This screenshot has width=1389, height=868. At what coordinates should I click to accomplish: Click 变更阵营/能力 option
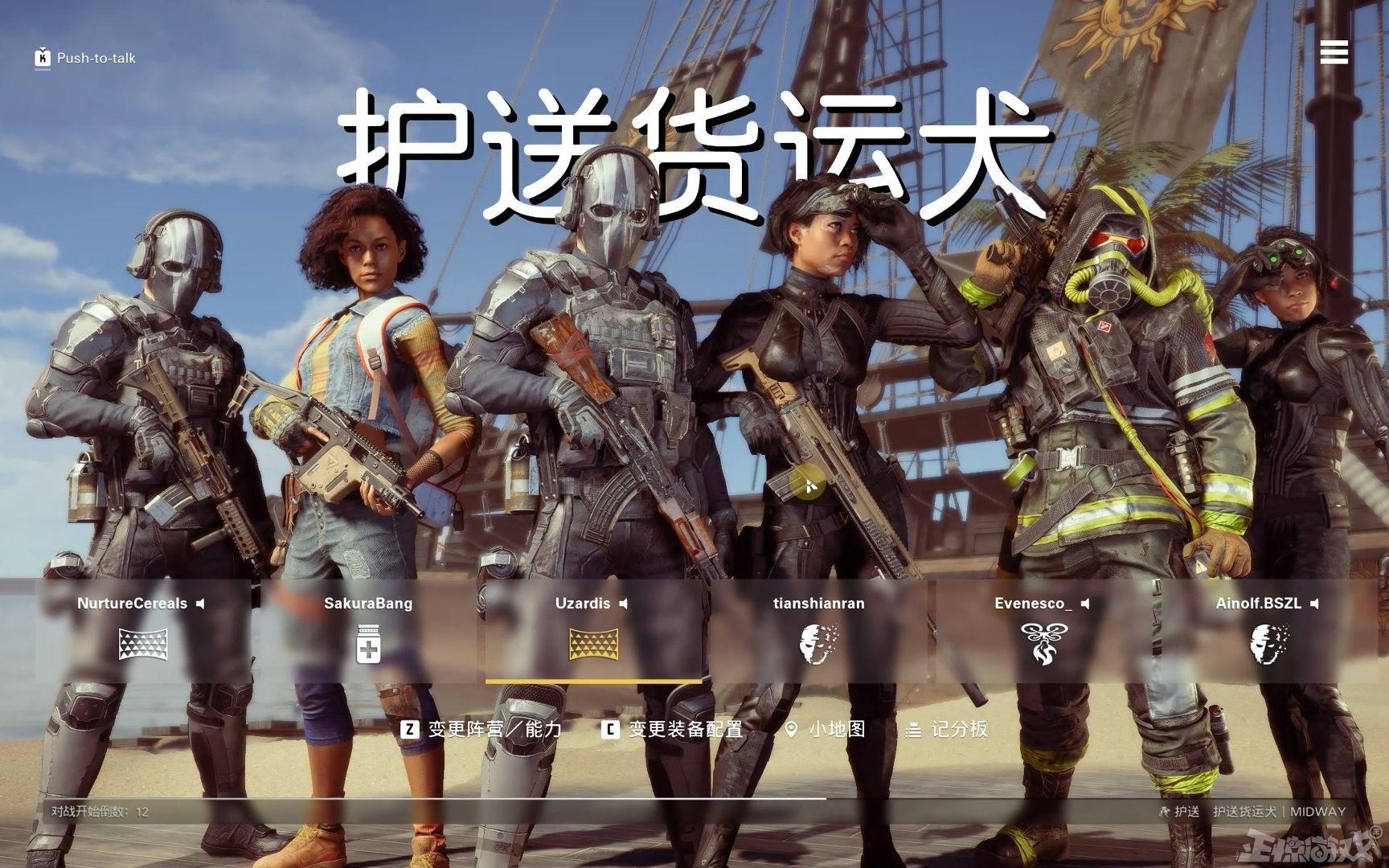(x=481, y=729)
